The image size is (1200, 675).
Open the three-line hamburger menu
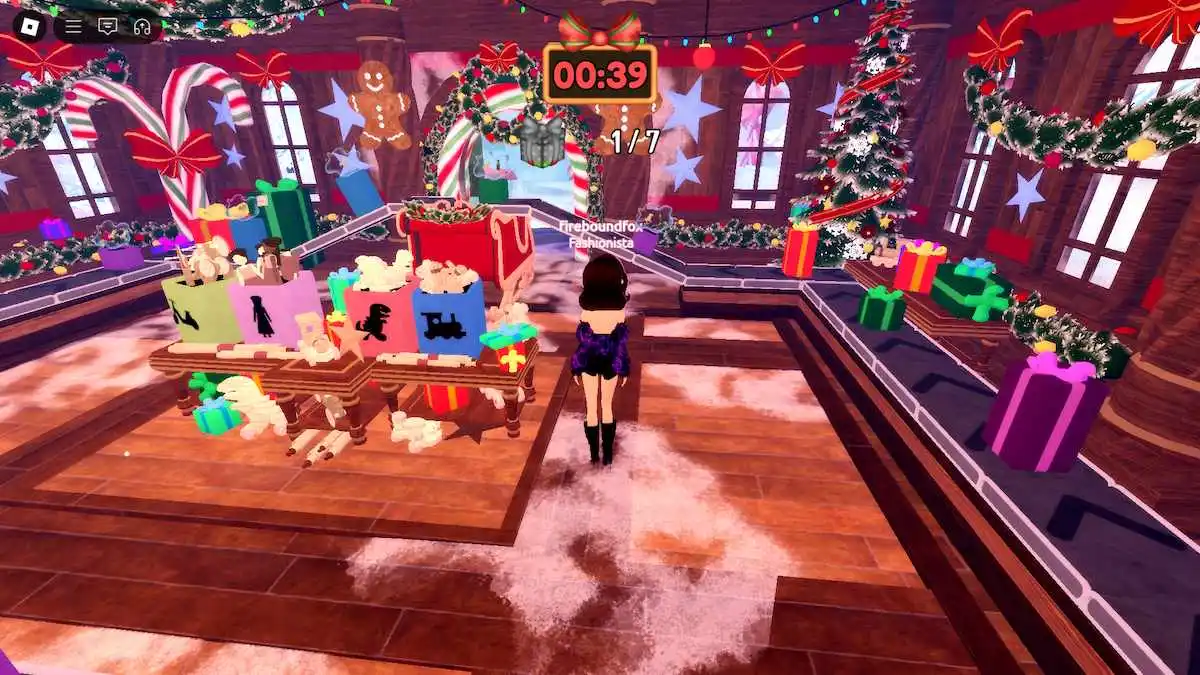tap(73, 27)
